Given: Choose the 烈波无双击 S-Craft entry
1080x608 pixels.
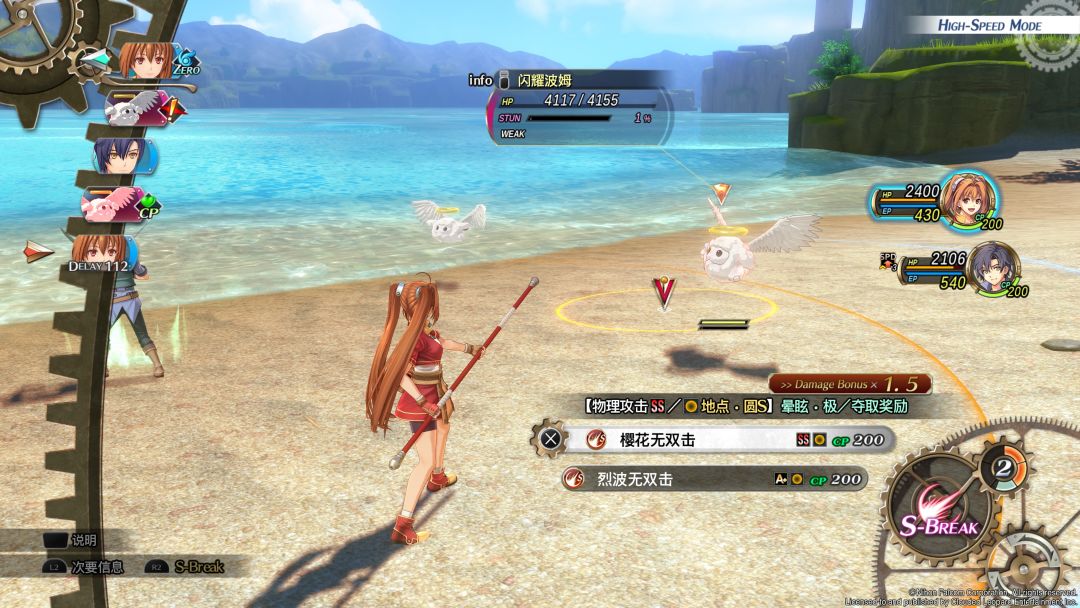Looking at the screenshot, I should click(711, 479).
